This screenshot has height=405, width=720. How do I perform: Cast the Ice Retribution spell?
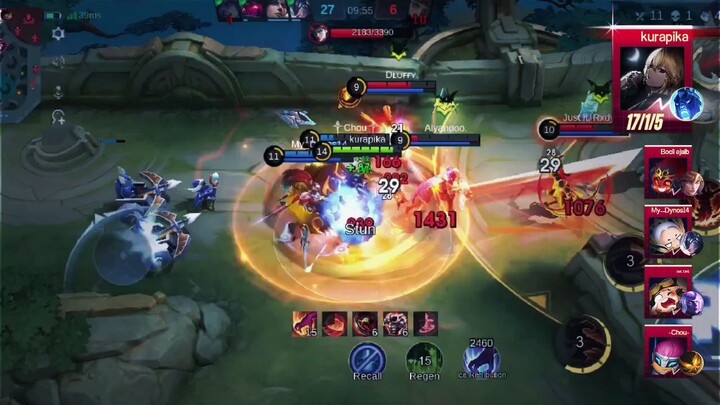click(x=481, y=358)
